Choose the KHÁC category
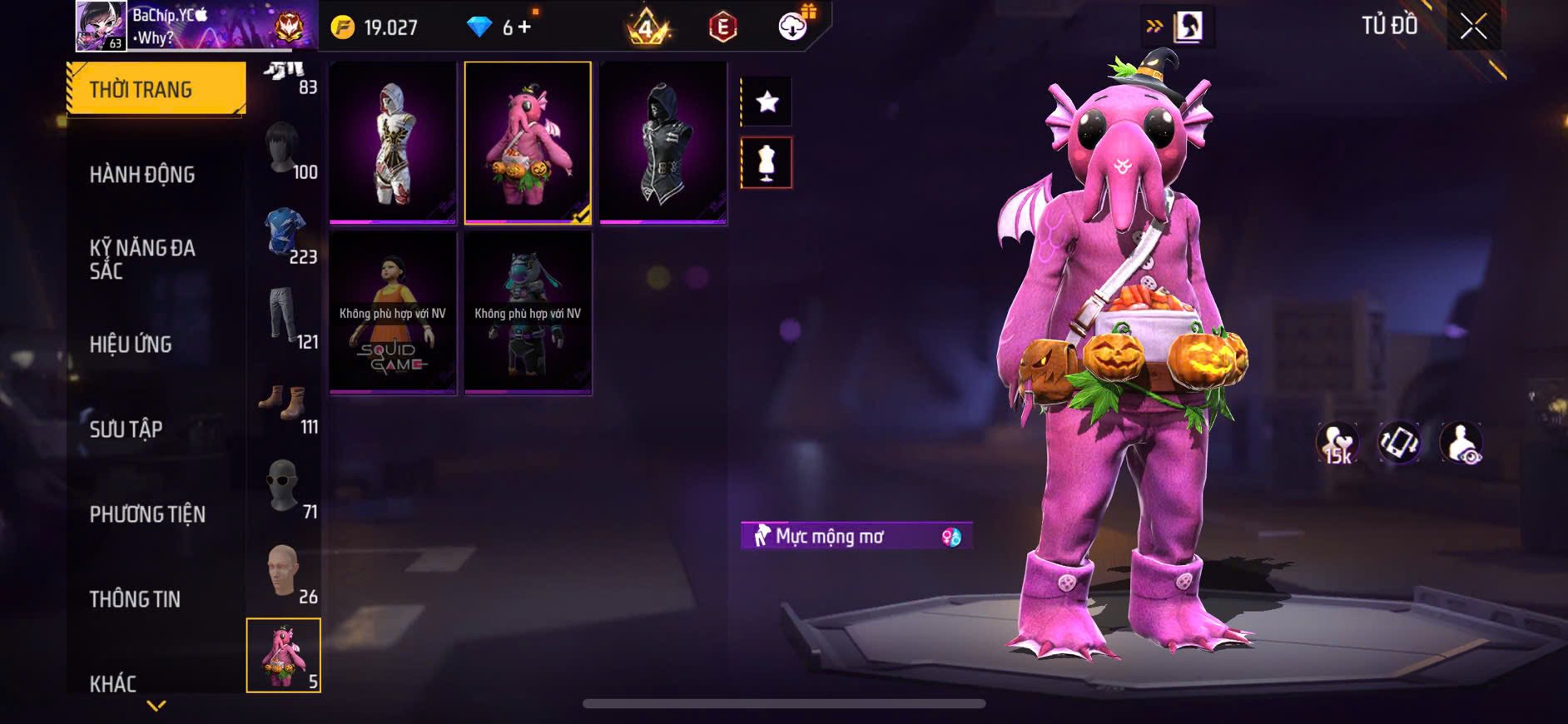The width and height of the screenshot is (1568, 724). tap(113, 683)
